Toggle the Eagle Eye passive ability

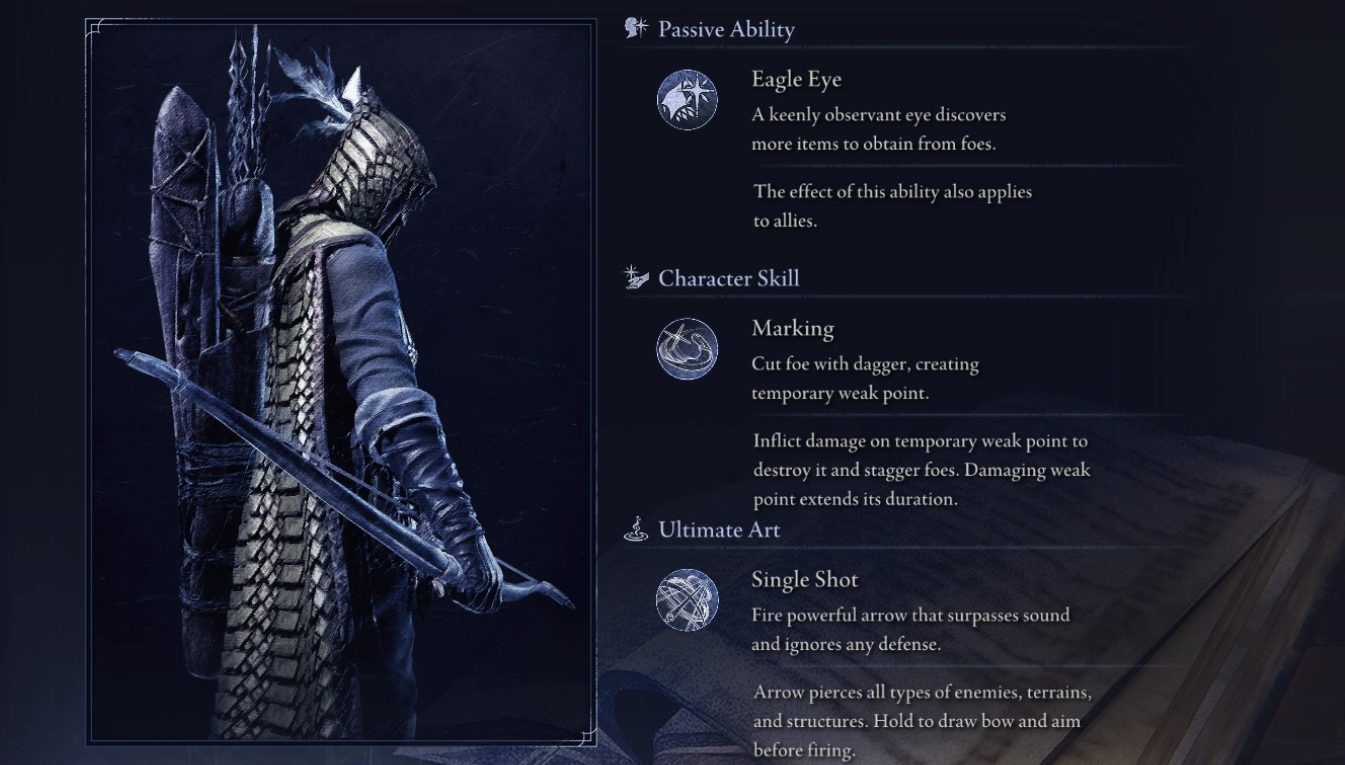[x=686, y=98]
